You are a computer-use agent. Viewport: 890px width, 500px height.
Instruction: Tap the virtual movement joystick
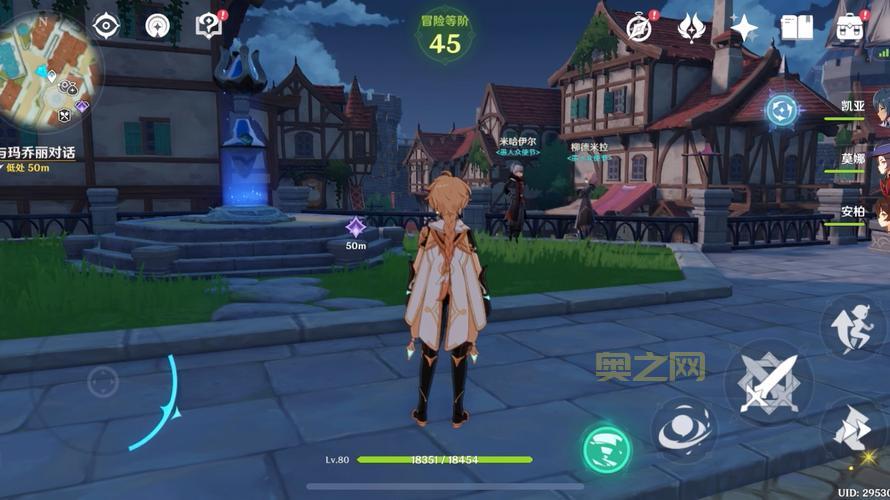point(102,381)
